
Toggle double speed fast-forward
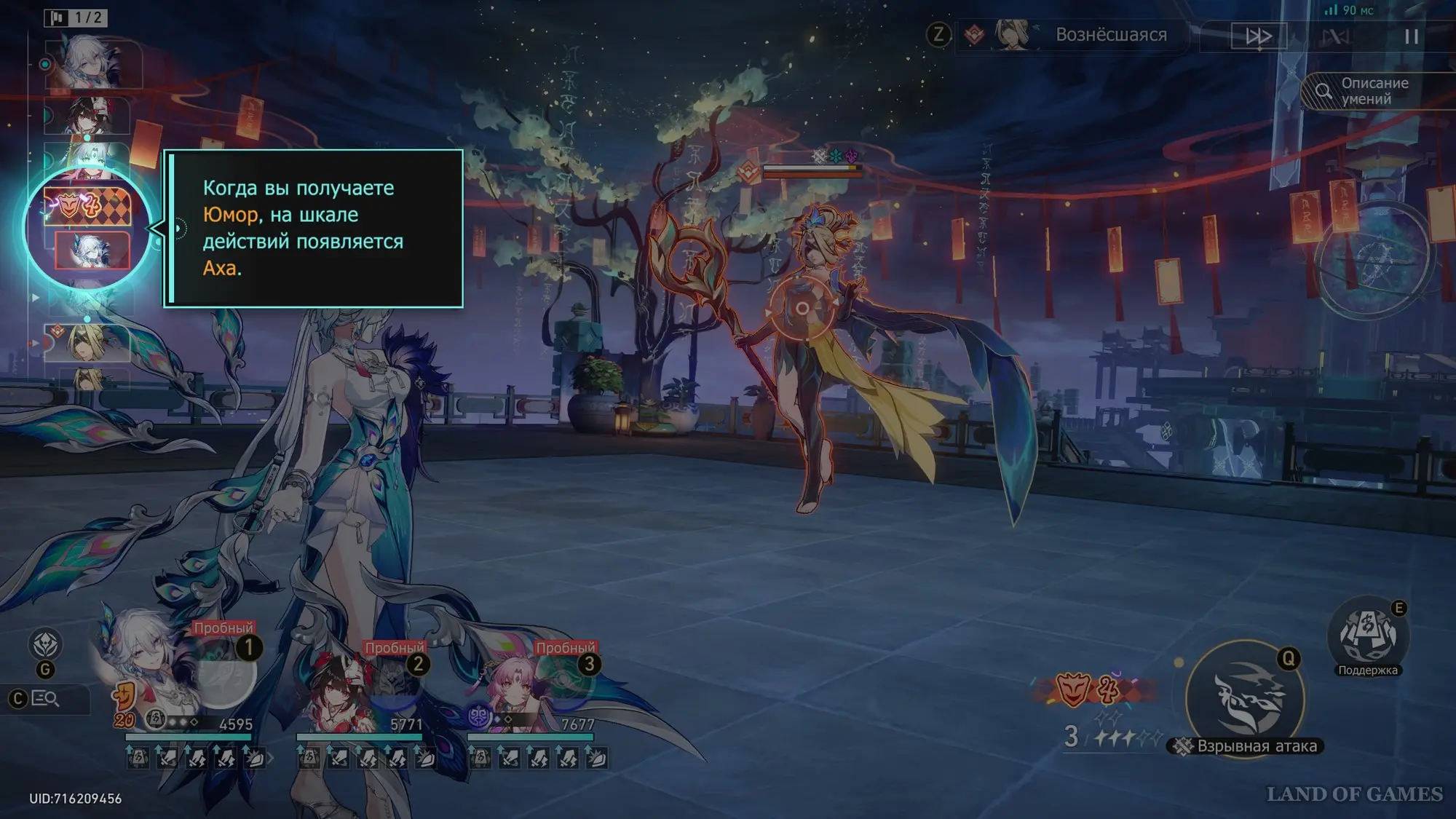[x=1258, y=36]
